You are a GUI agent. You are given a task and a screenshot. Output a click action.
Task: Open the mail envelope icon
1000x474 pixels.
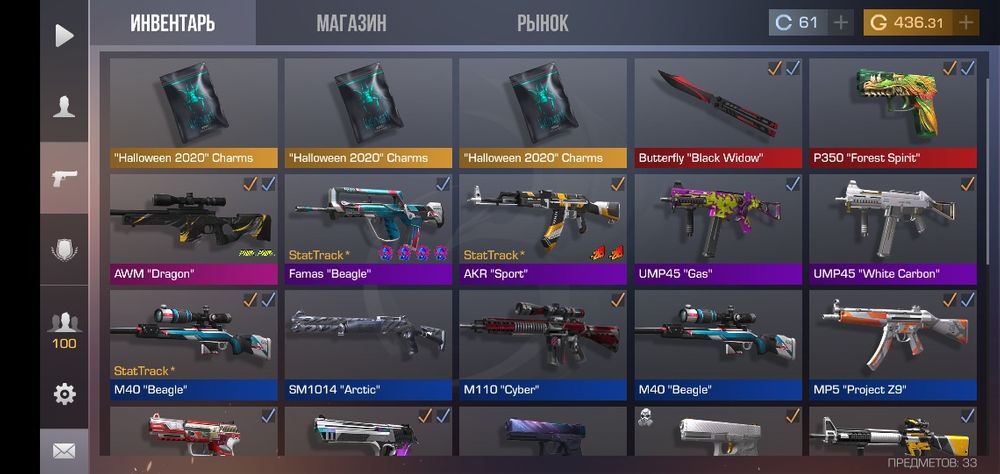click(64, 451)
